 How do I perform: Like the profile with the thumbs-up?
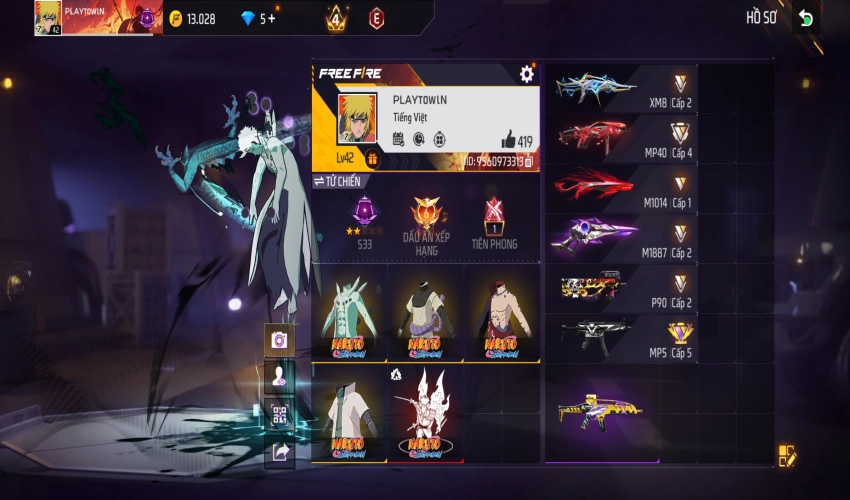507,140
